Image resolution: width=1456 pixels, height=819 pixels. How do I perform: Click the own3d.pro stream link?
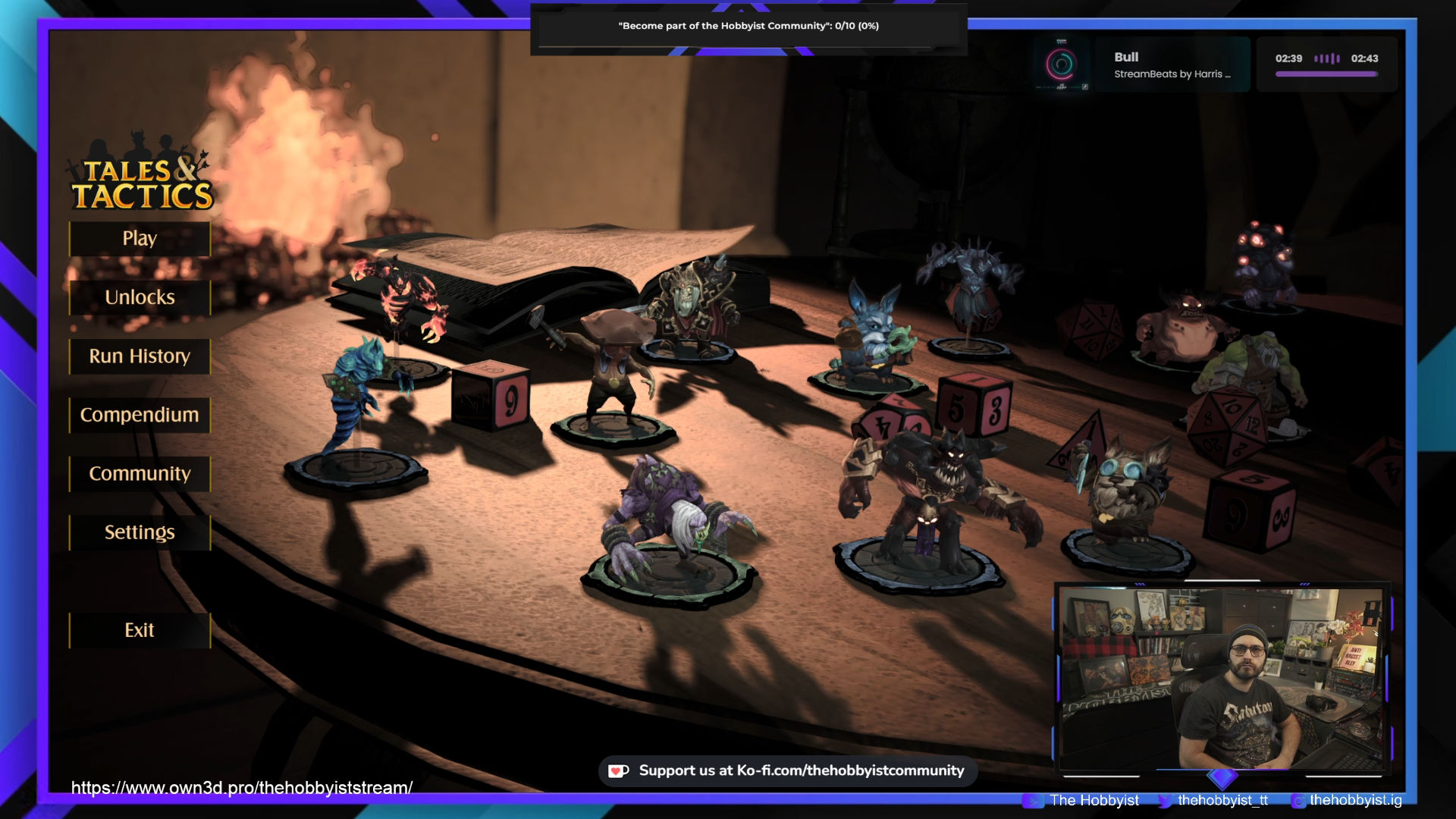pos(242,788)
